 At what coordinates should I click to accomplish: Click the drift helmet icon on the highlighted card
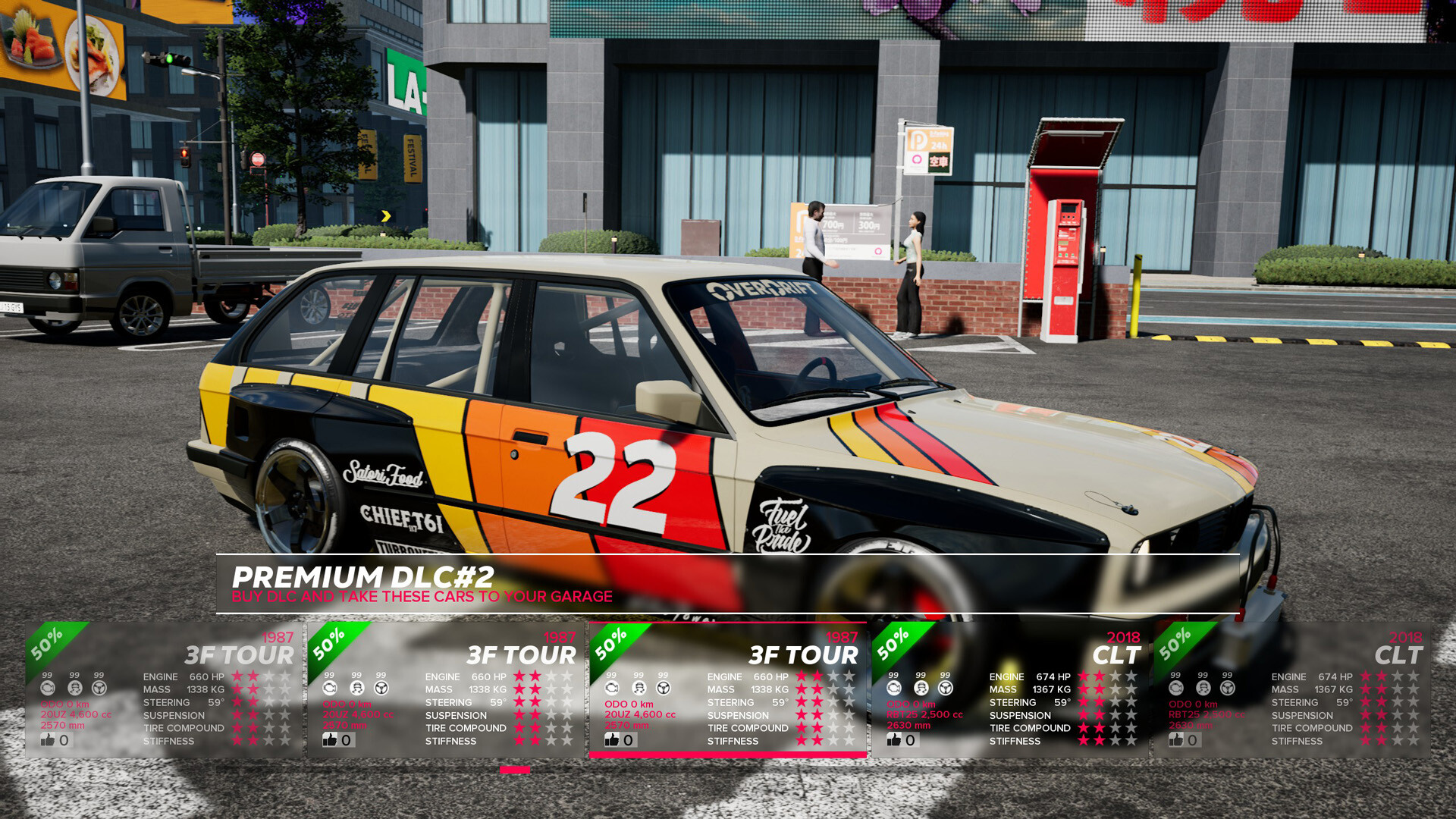point(639,689)
